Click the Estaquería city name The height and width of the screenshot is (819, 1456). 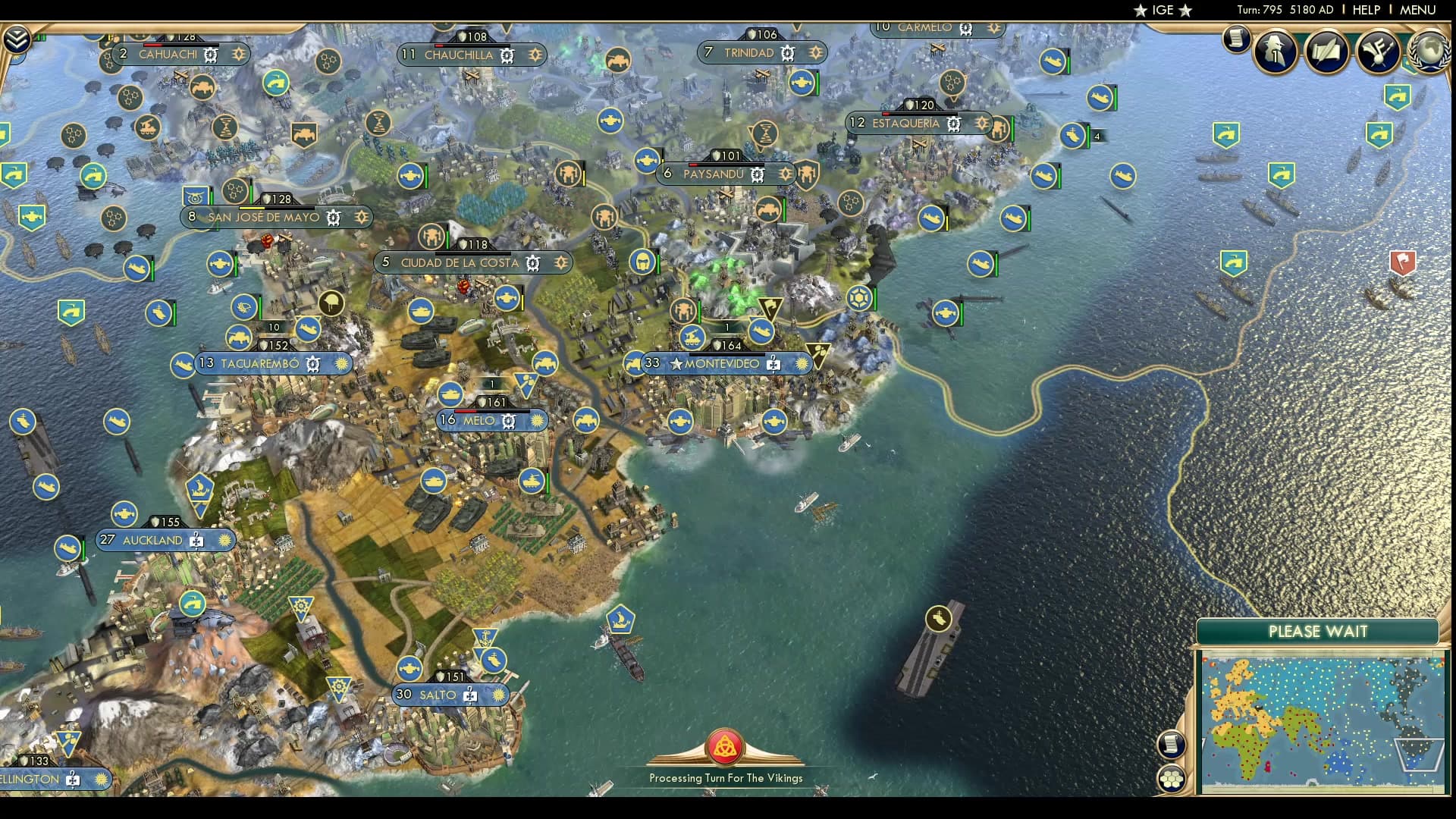pyautogui.click(x=907, y=122)
